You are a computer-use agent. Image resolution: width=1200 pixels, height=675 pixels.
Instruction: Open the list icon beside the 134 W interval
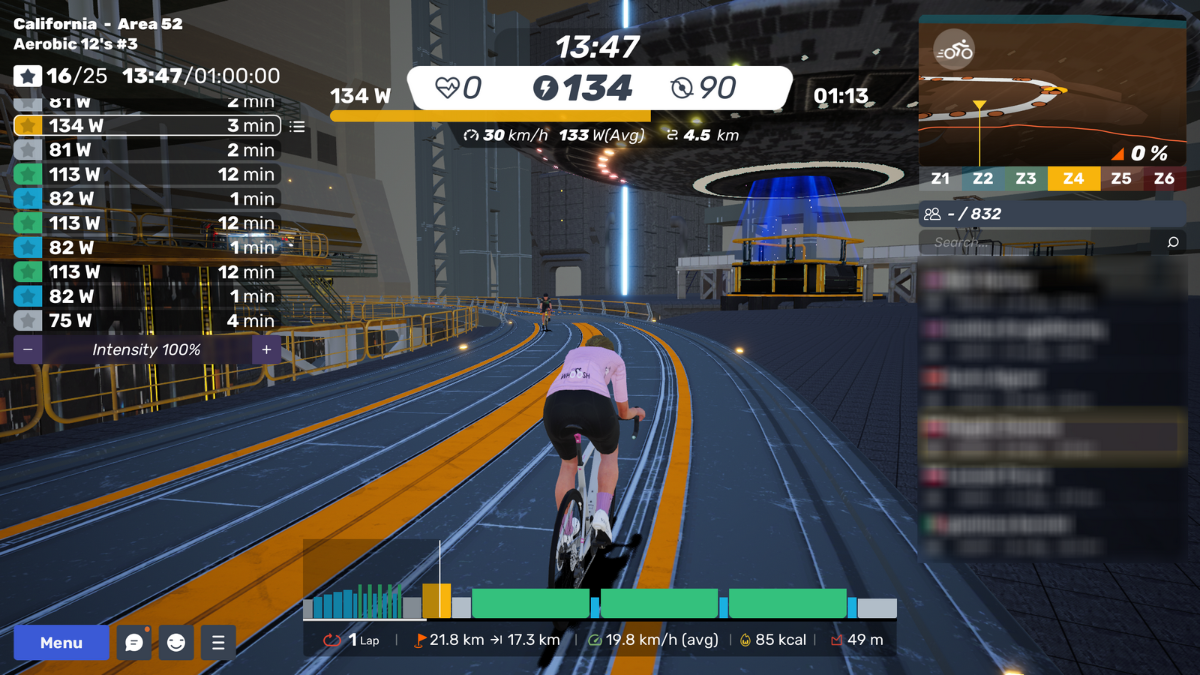tap(297, 127)
